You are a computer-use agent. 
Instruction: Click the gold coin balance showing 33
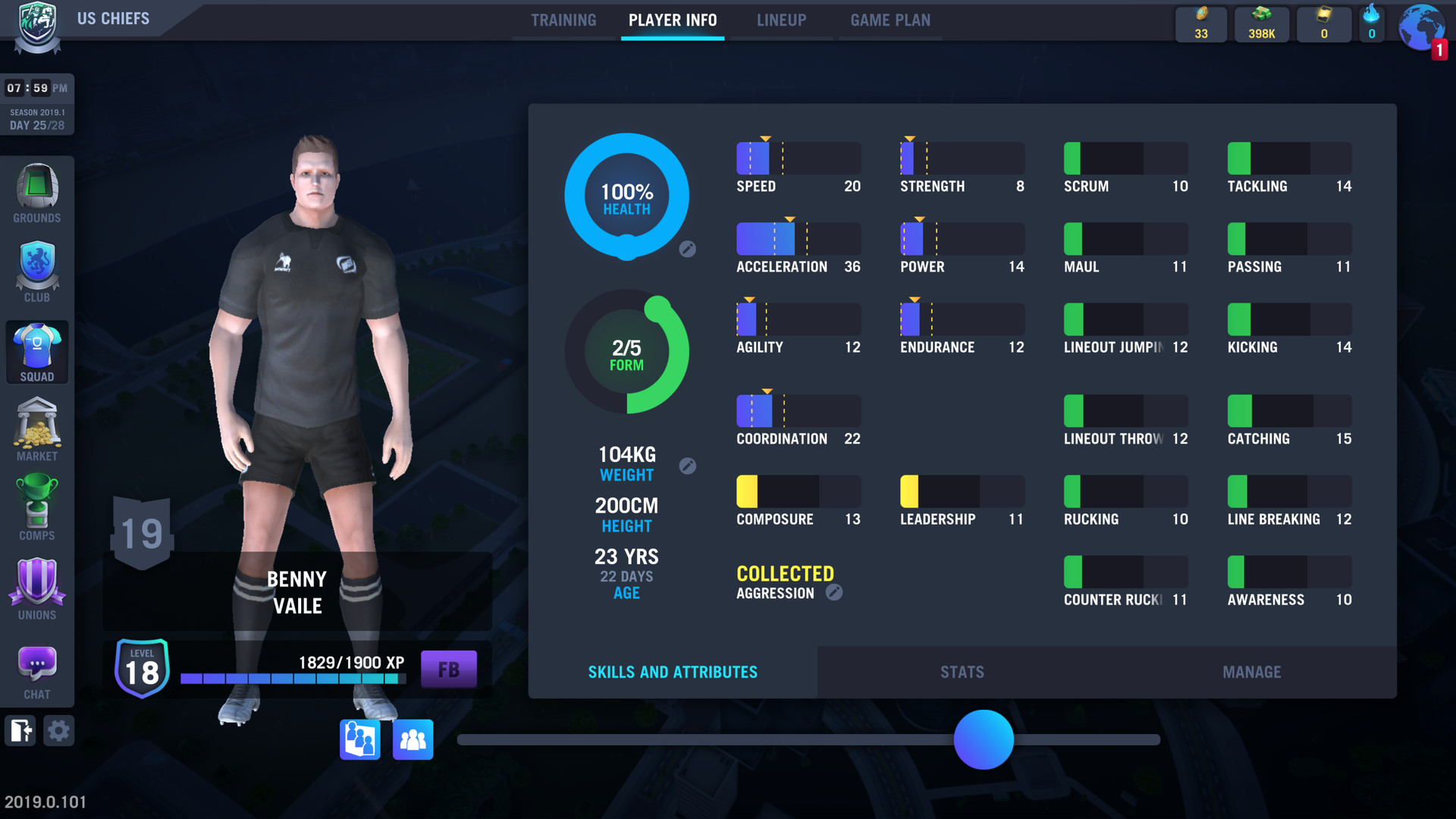coord(1201,24)
